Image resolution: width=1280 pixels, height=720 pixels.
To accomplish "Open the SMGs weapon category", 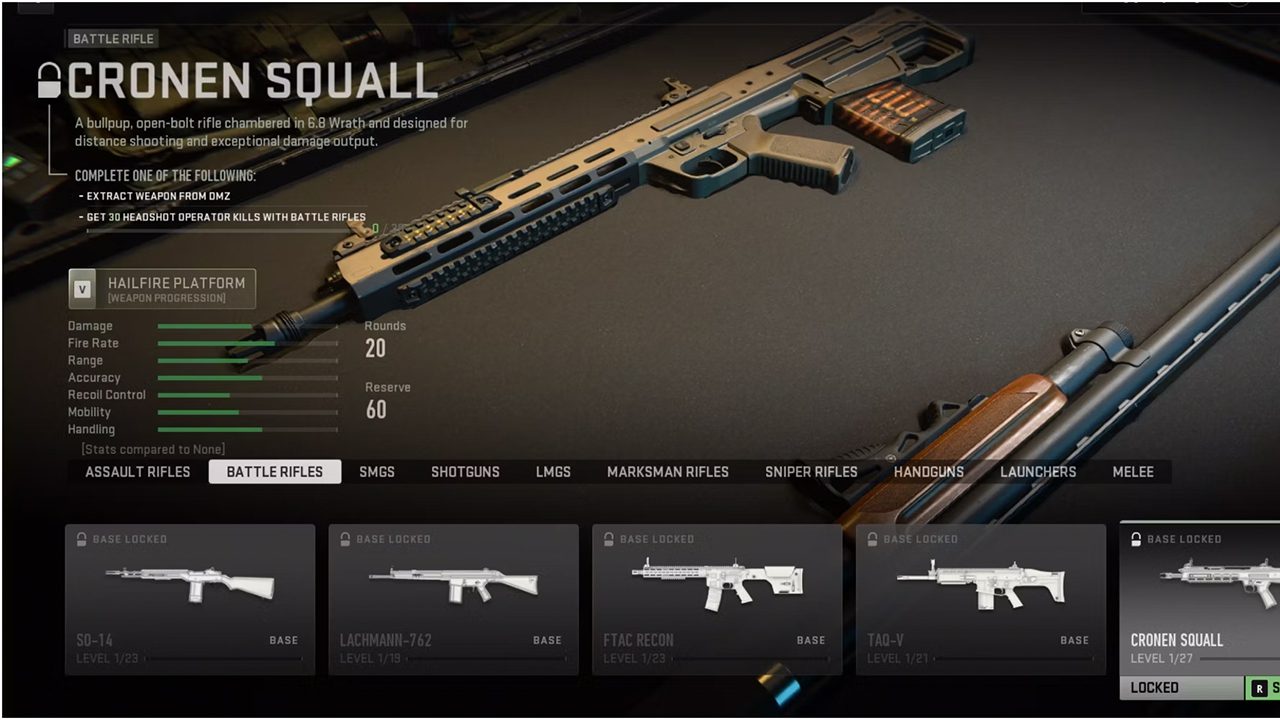I will coord(377,472).
